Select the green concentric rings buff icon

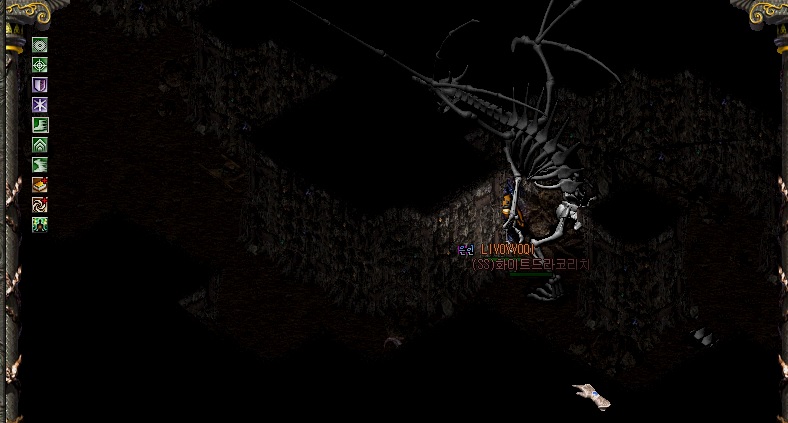40,45
